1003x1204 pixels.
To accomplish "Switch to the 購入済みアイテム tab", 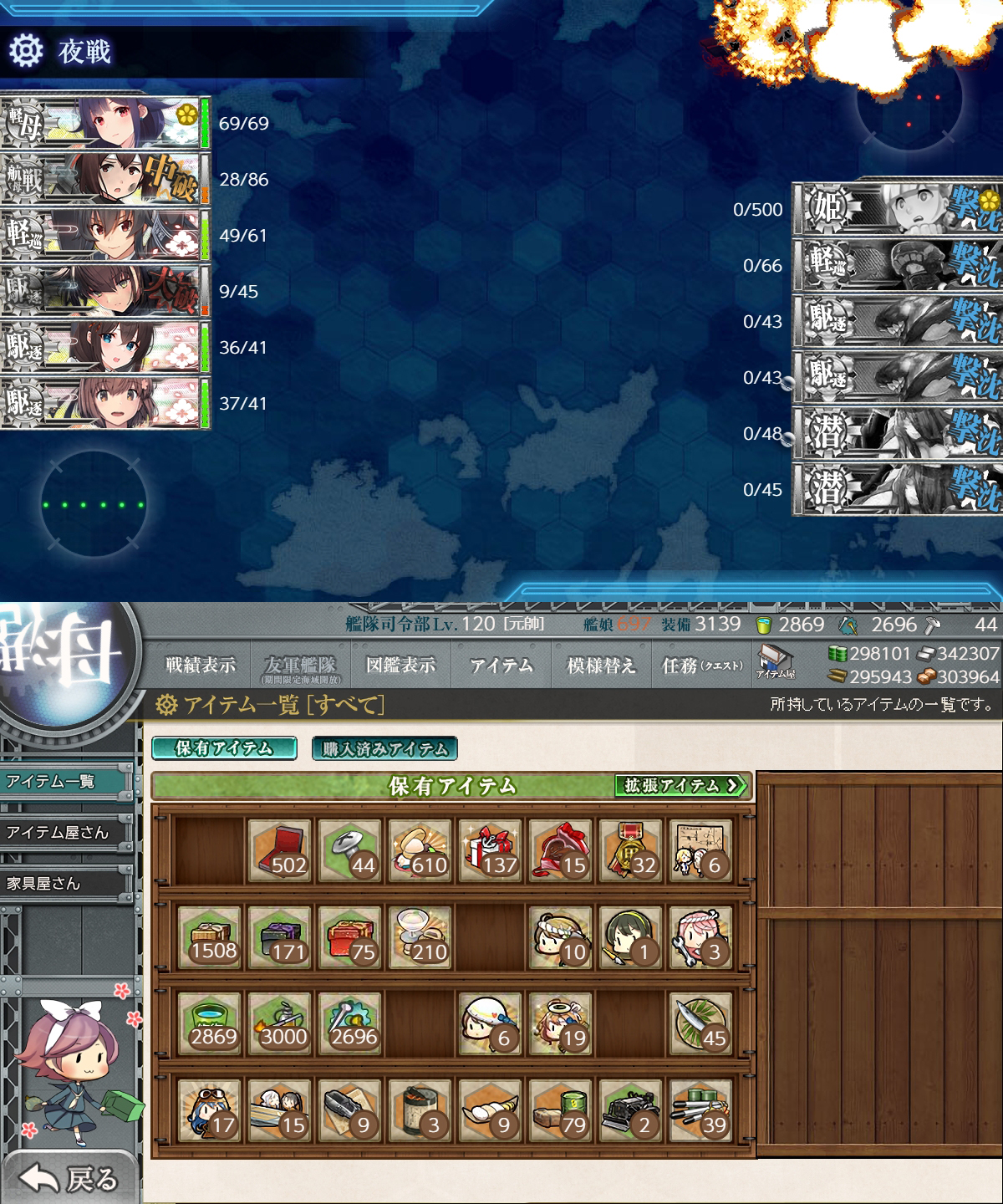I will pyautogui.click(x=384, y=748).
